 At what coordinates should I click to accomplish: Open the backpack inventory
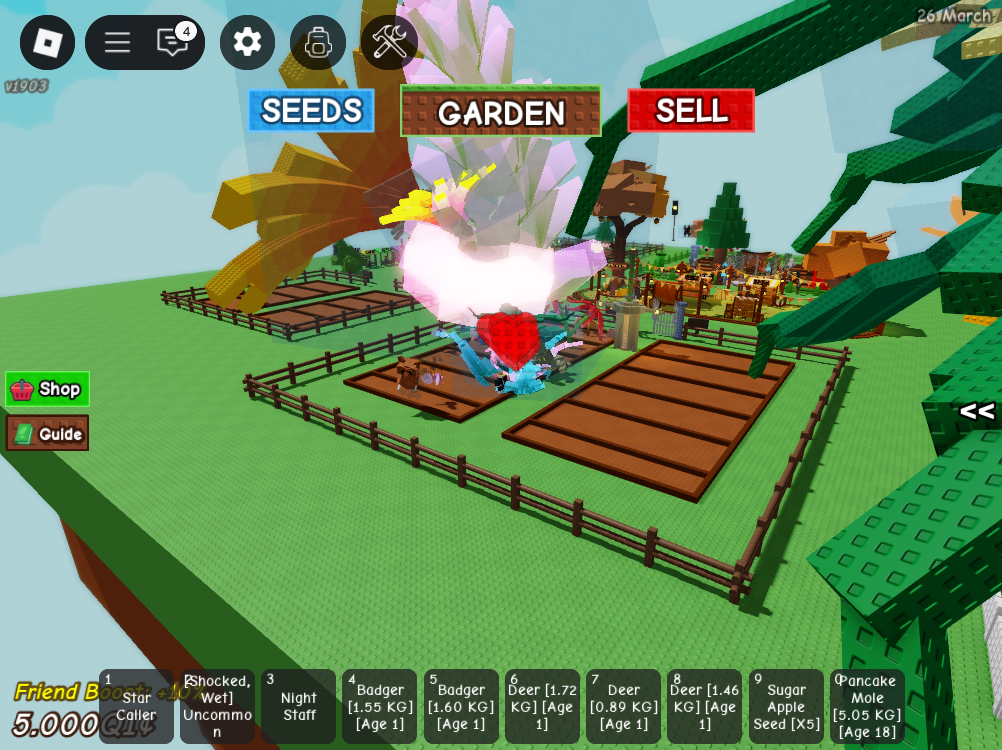(x=318, y=42)
